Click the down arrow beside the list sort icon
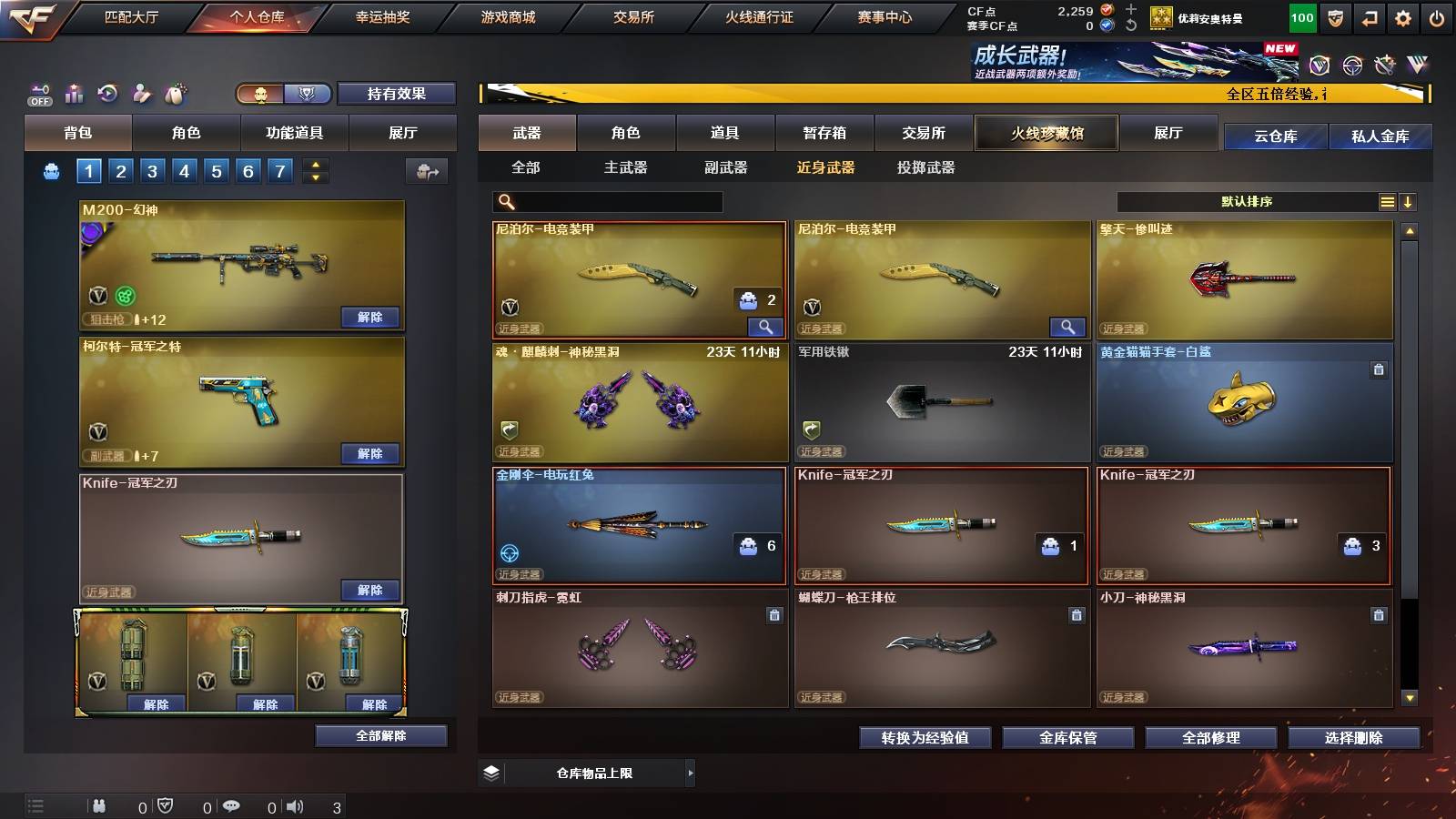This screenshot has height=819, width=1456. (x=1409, y=201)
